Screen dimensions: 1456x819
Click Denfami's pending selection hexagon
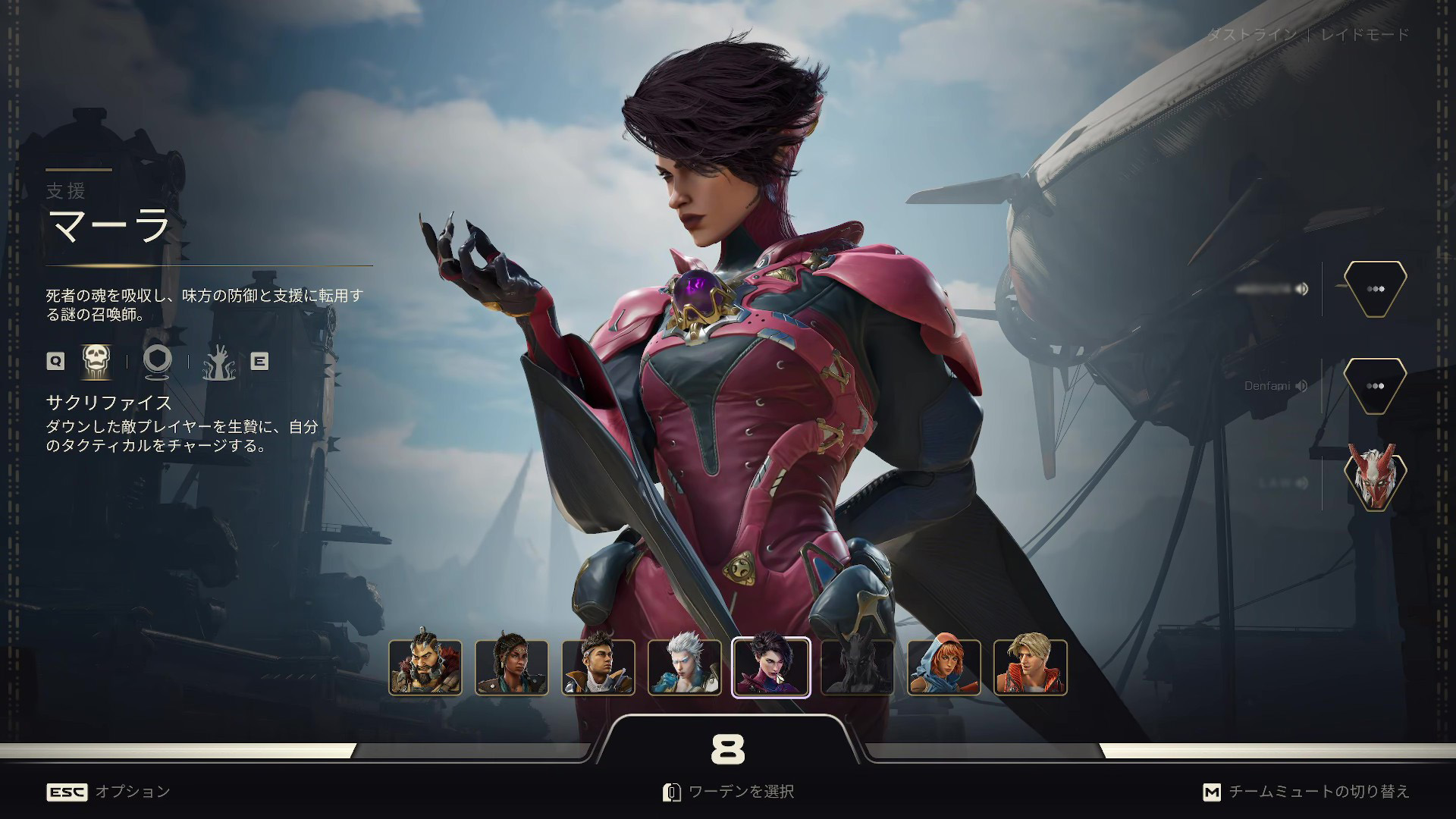pos(1375,386)
